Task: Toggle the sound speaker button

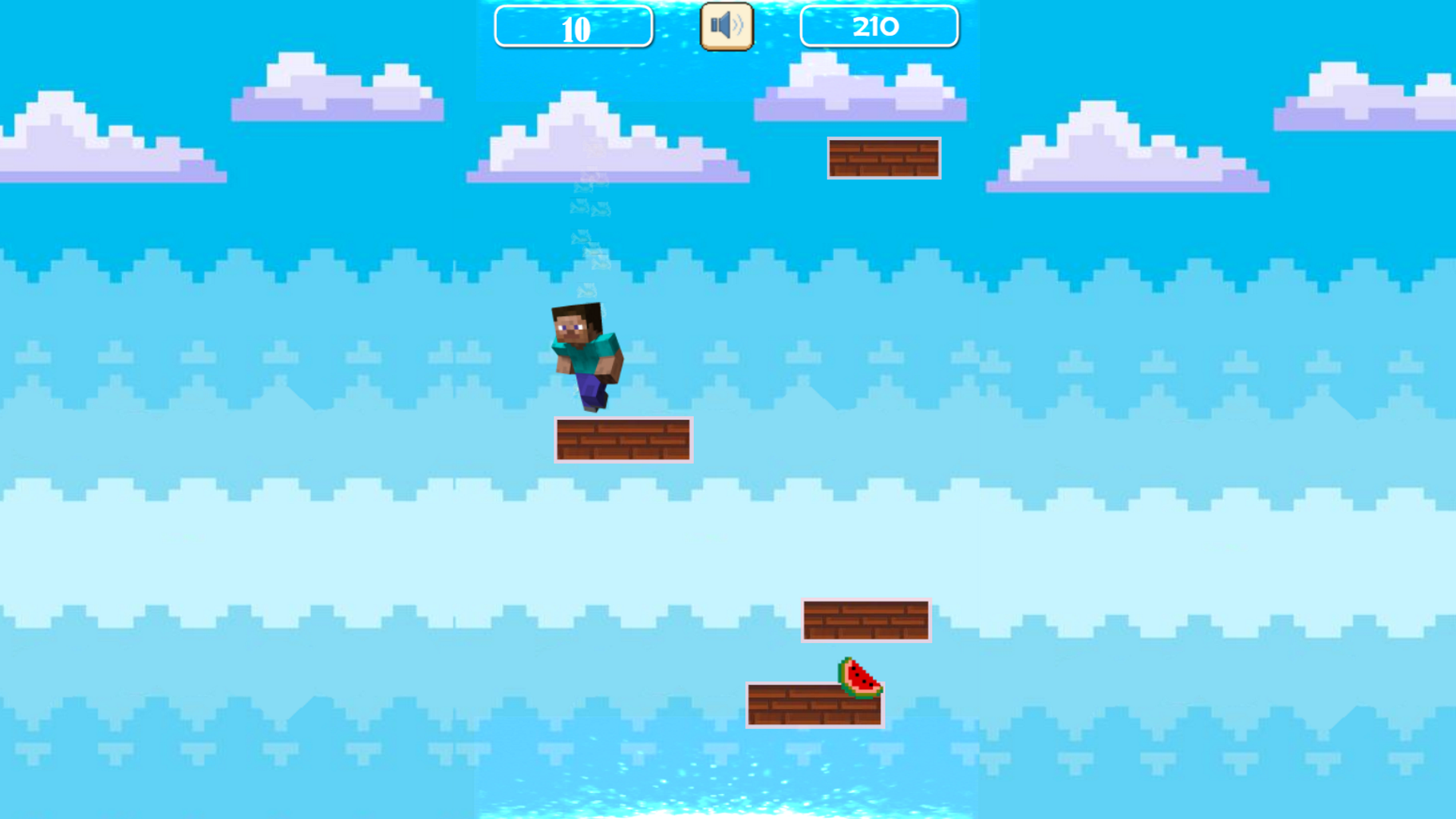Action: (726, 27)
